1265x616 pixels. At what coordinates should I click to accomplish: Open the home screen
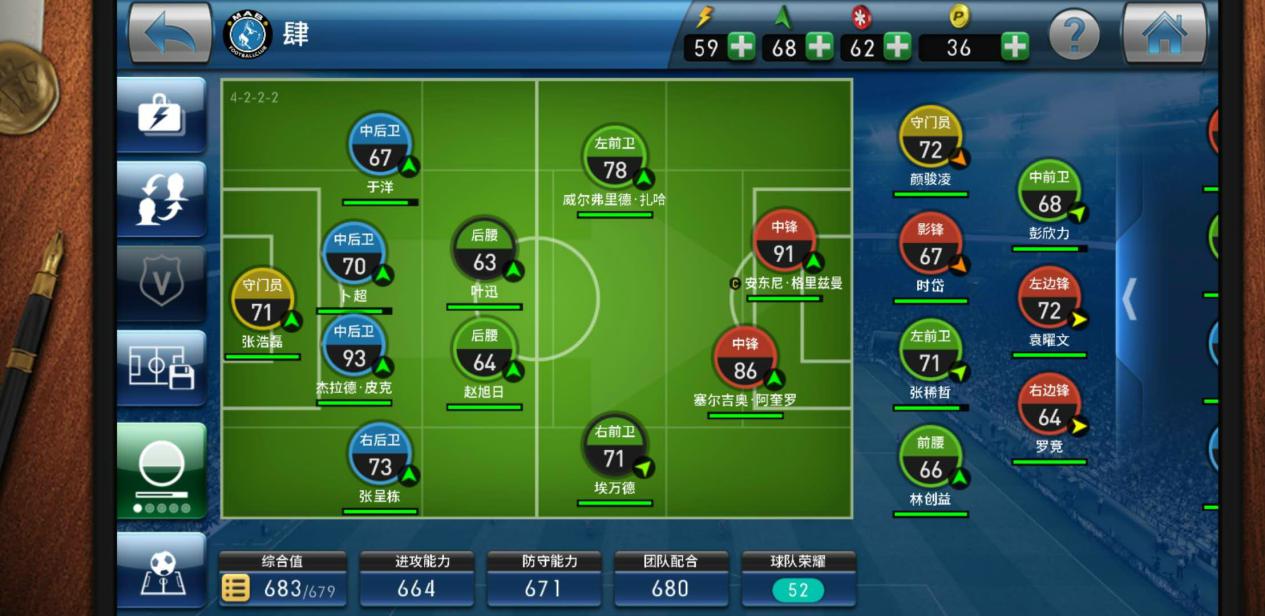pos(1164,34)
